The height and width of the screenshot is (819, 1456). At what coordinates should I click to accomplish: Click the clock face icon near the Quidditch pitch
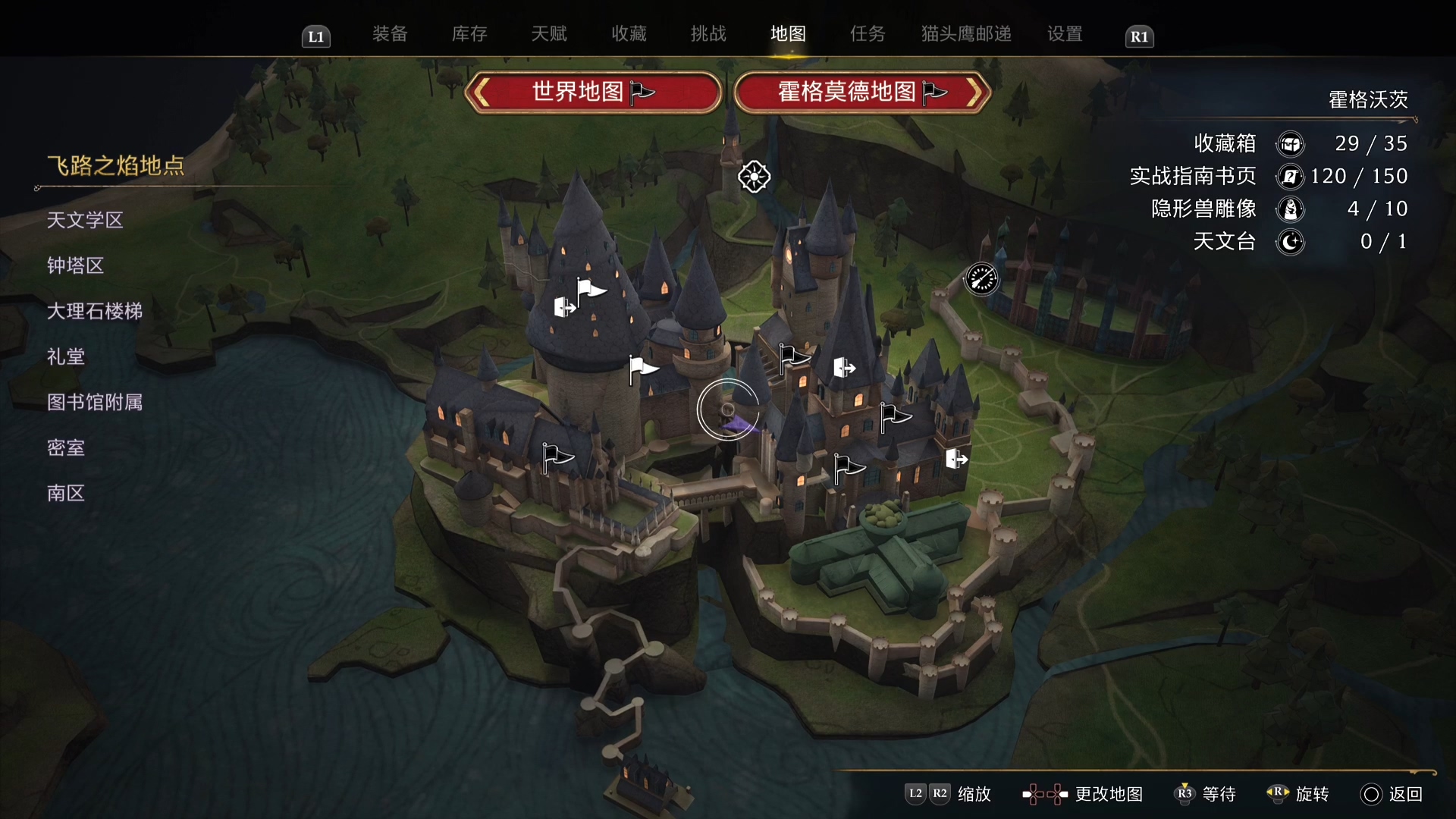[982, 279]
